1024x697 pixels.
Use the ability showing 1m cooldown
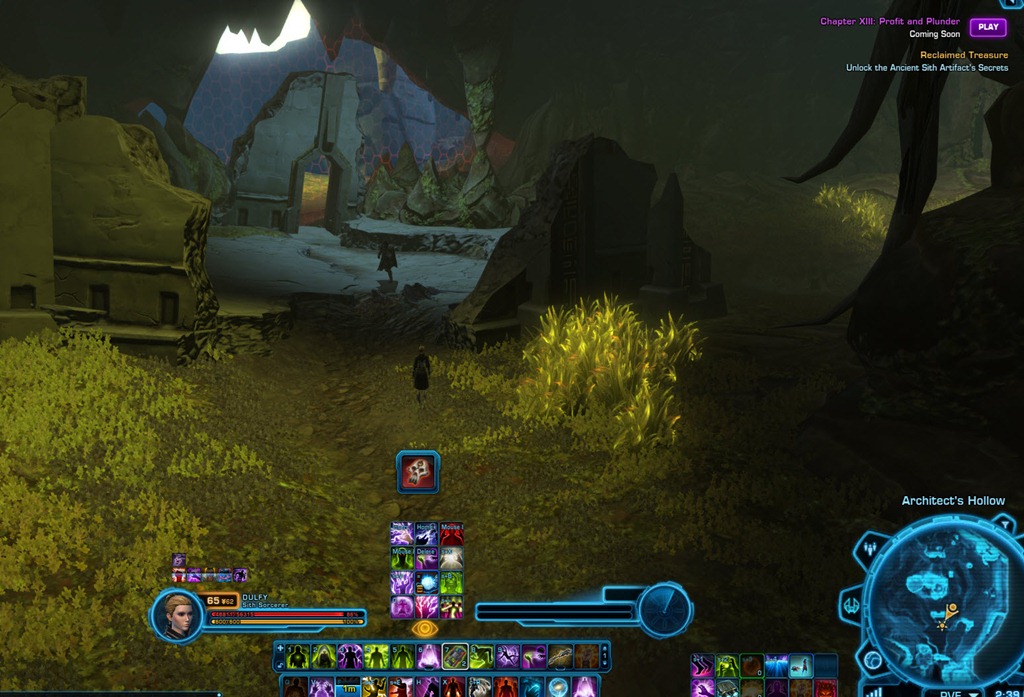347,688
